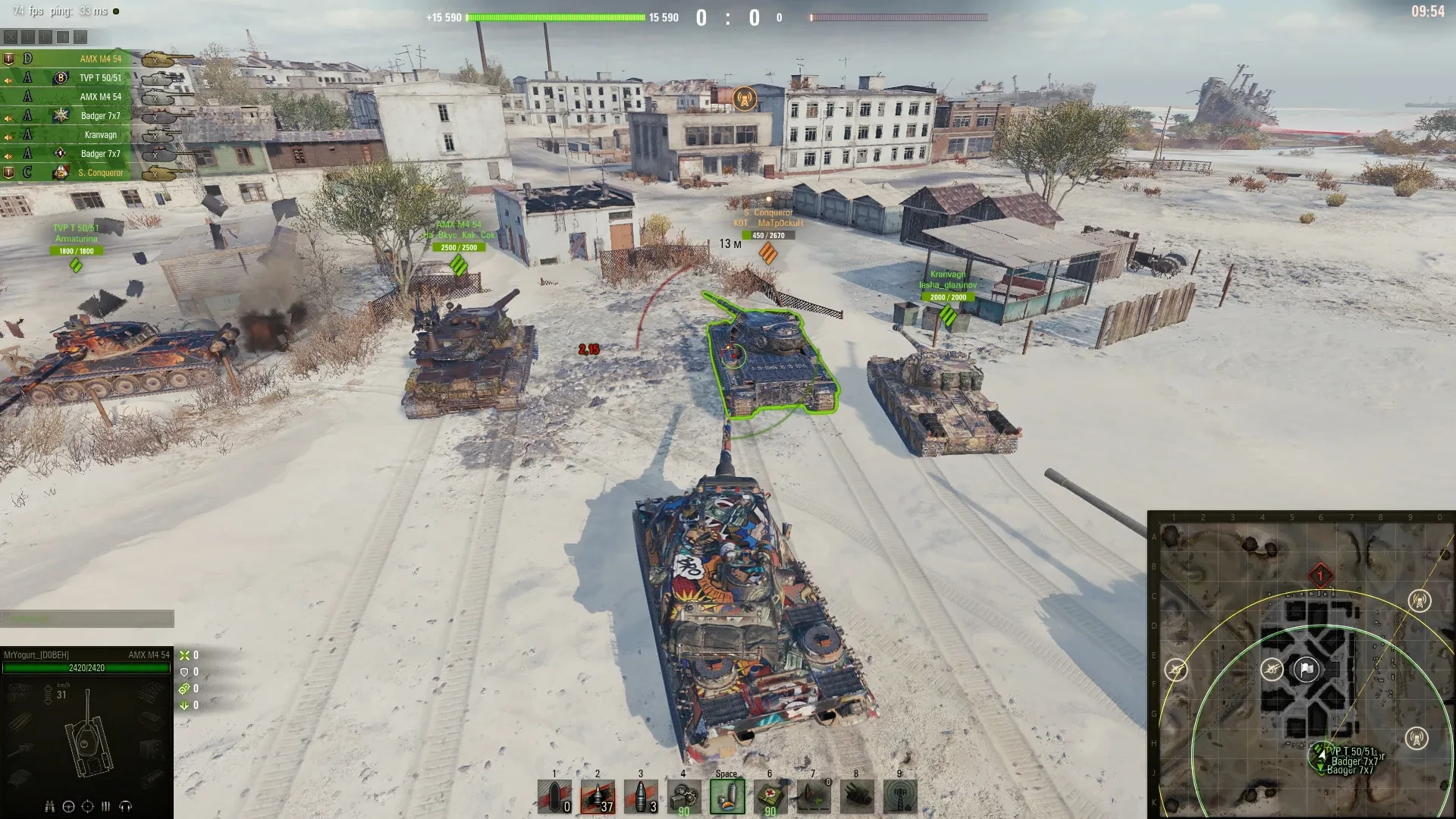Activate the food rations consumable
The width and height of the screenshot is (1456, 819).
[726, 797]
